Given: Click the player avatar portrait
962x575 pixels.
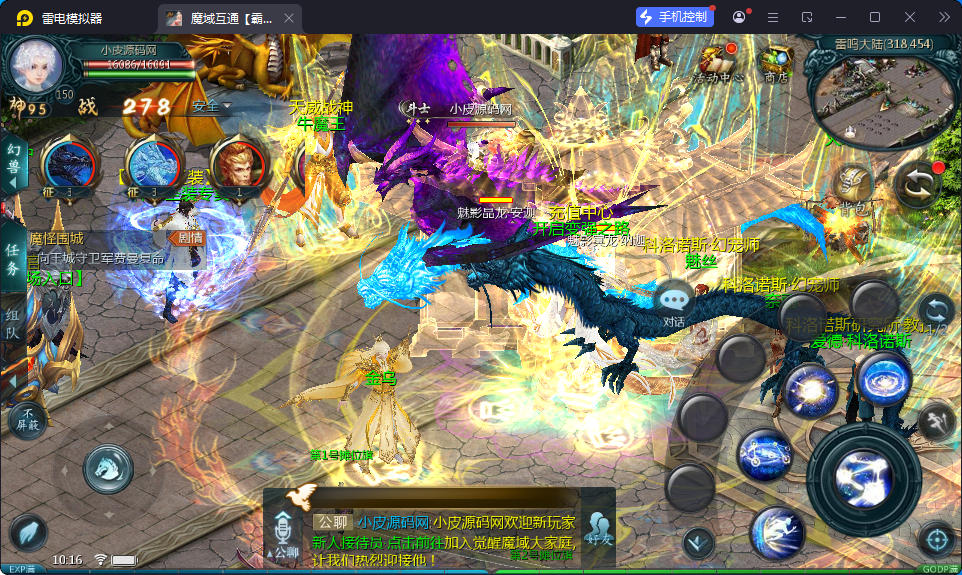Looking at the screenshot, I should [x=37, y=66].
